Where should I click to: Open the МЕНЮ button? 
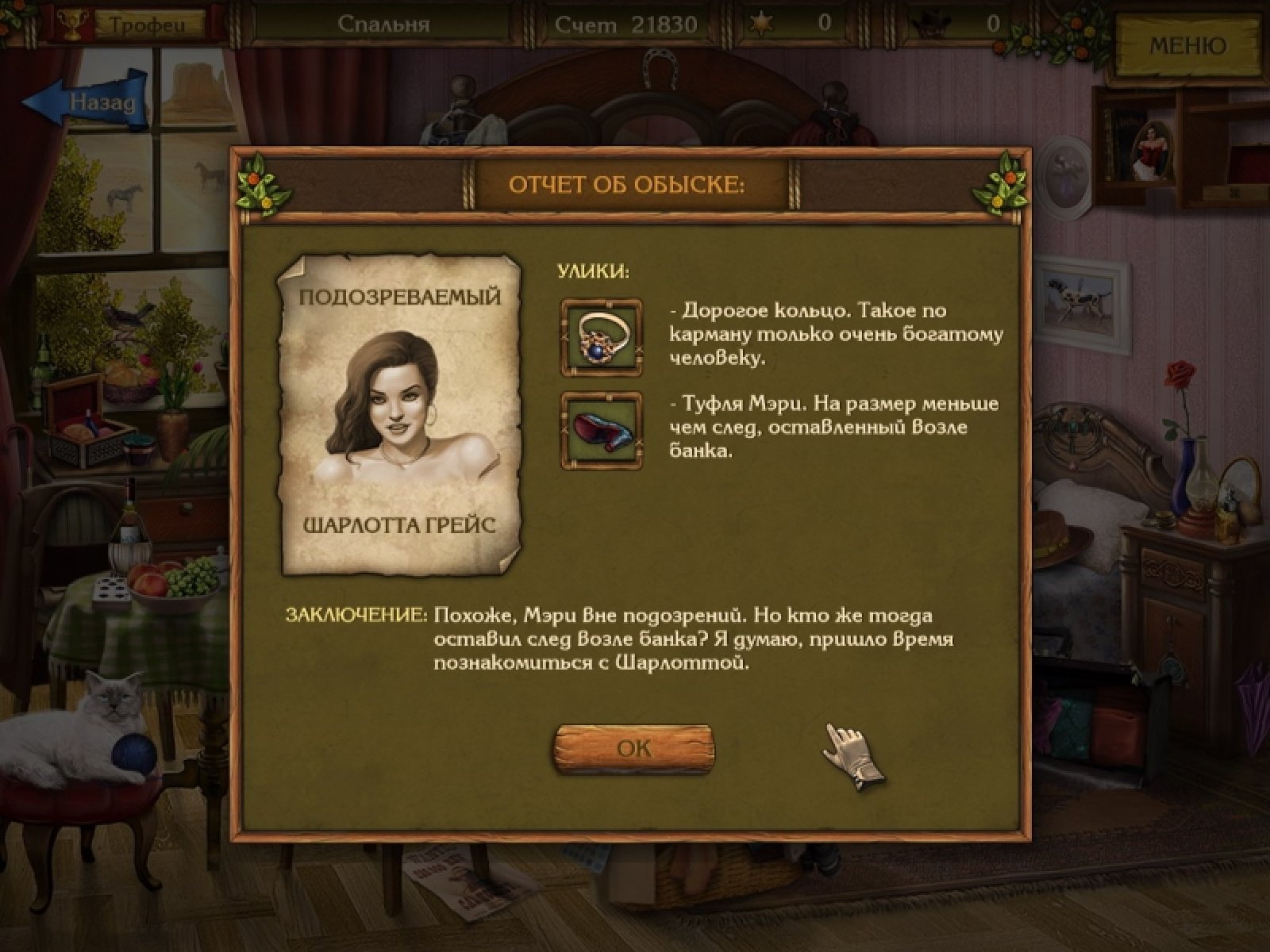coord(1187,45)
